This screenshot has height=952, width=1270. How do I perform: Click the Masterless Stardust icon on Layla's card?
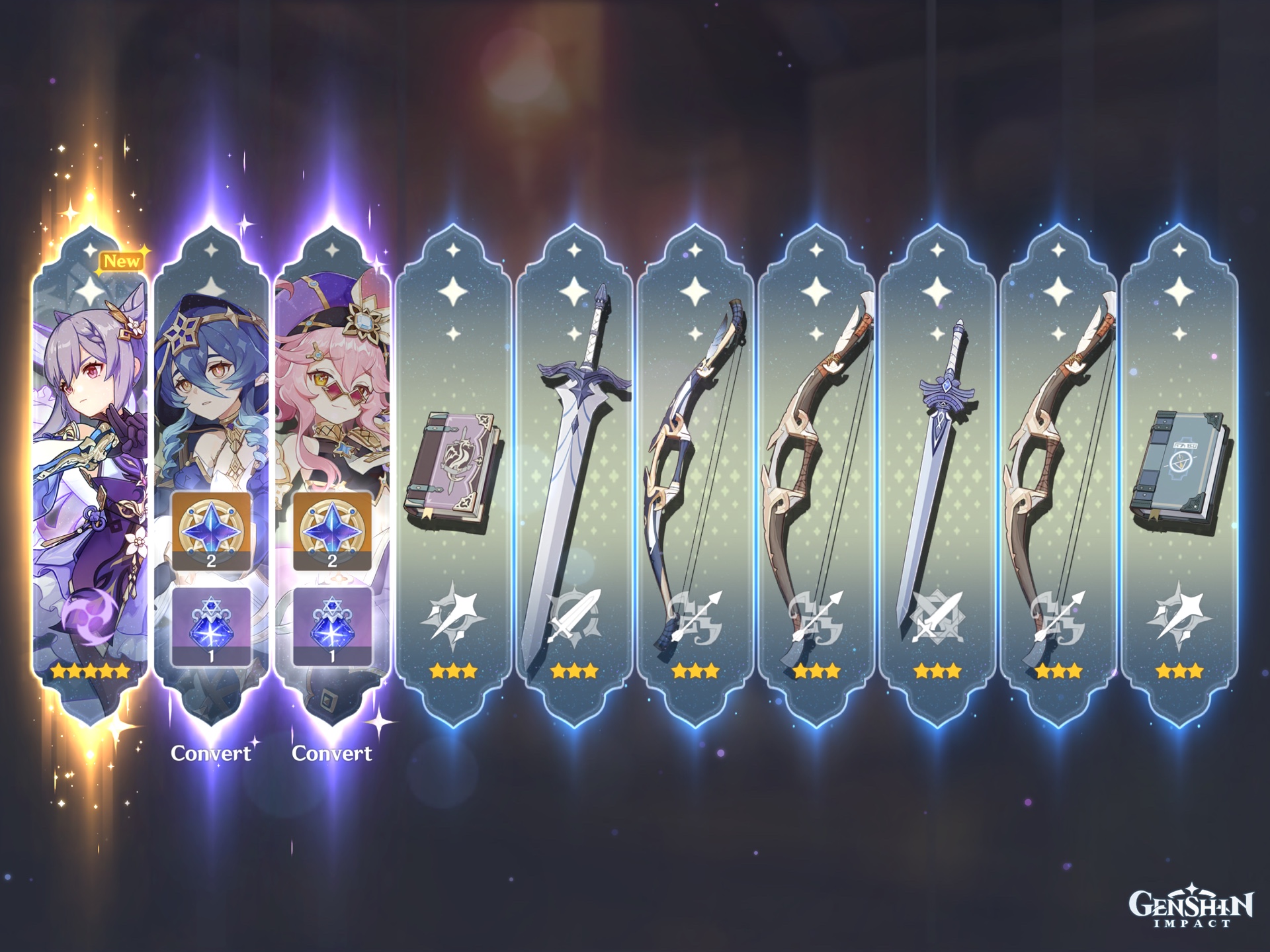212,628
